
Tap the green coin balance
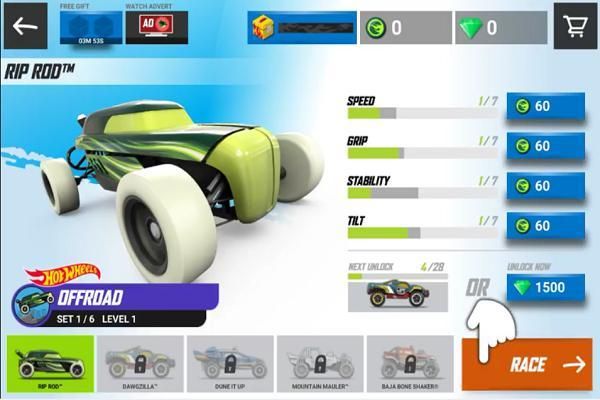401,28
